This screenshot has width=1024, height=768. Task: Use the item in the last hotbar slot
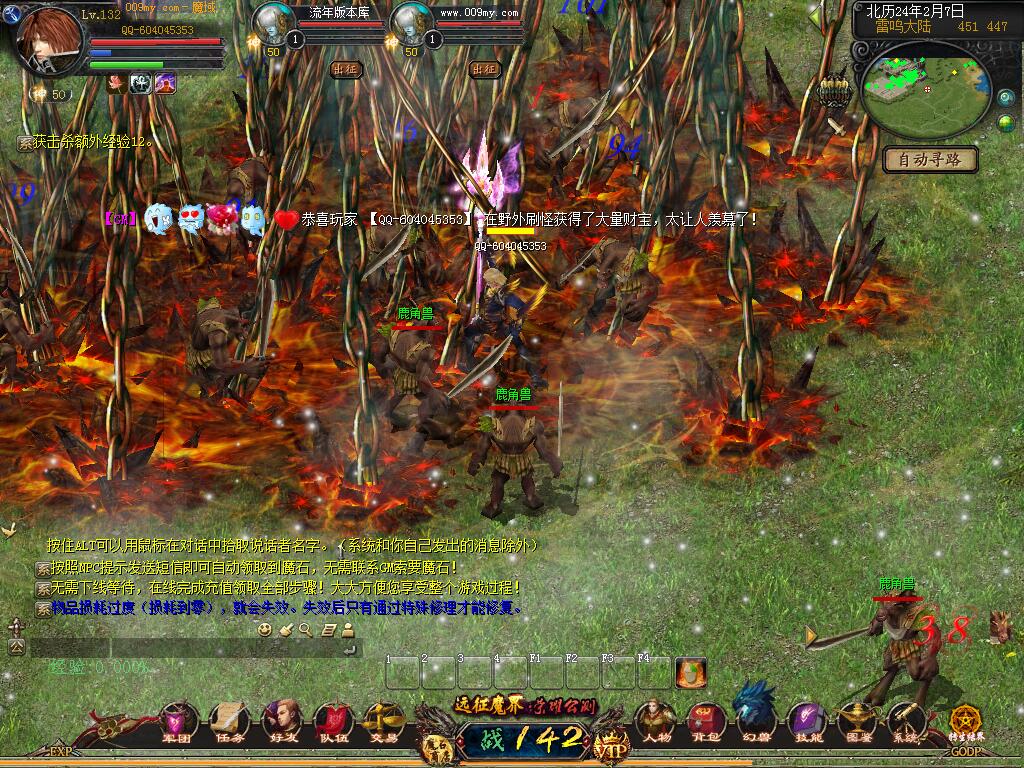tap(691, 672)
